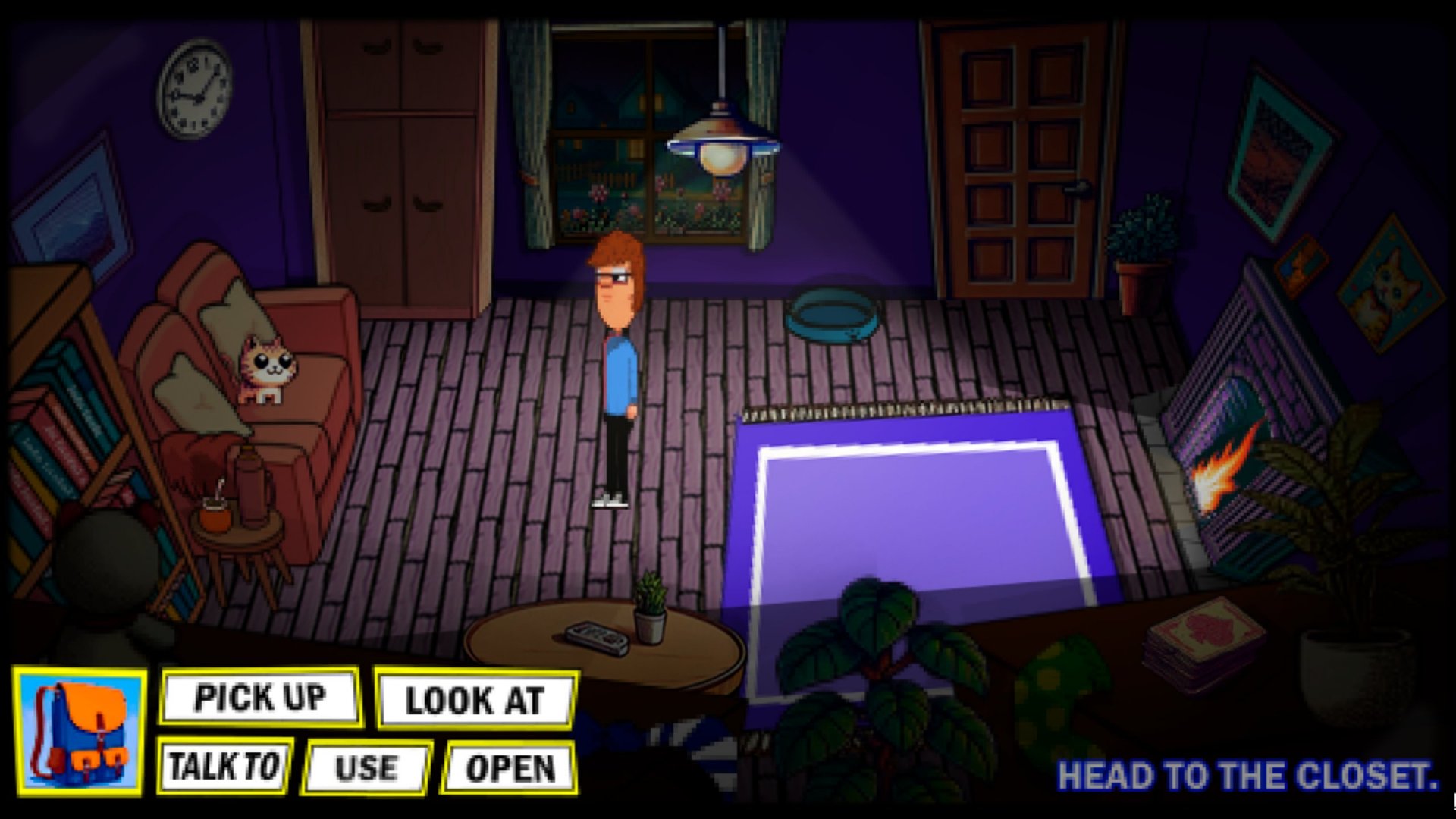
Task: Select the OPEN verb button
Action: click(x=510, y=768)
